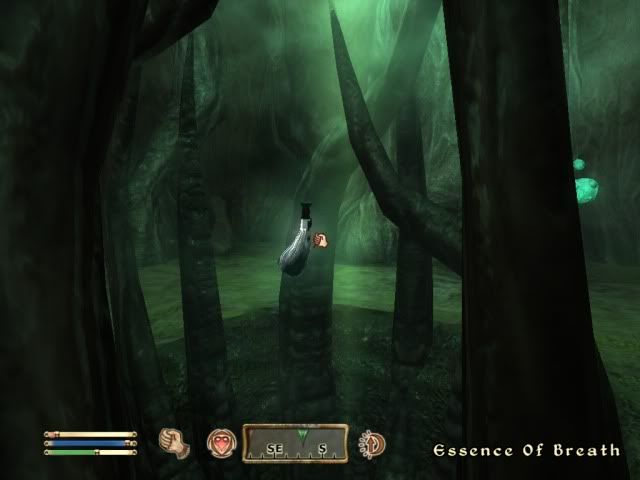Click the fist weapon icon
The height and width of the screenshot is (480, 640).
coord(175,443)
